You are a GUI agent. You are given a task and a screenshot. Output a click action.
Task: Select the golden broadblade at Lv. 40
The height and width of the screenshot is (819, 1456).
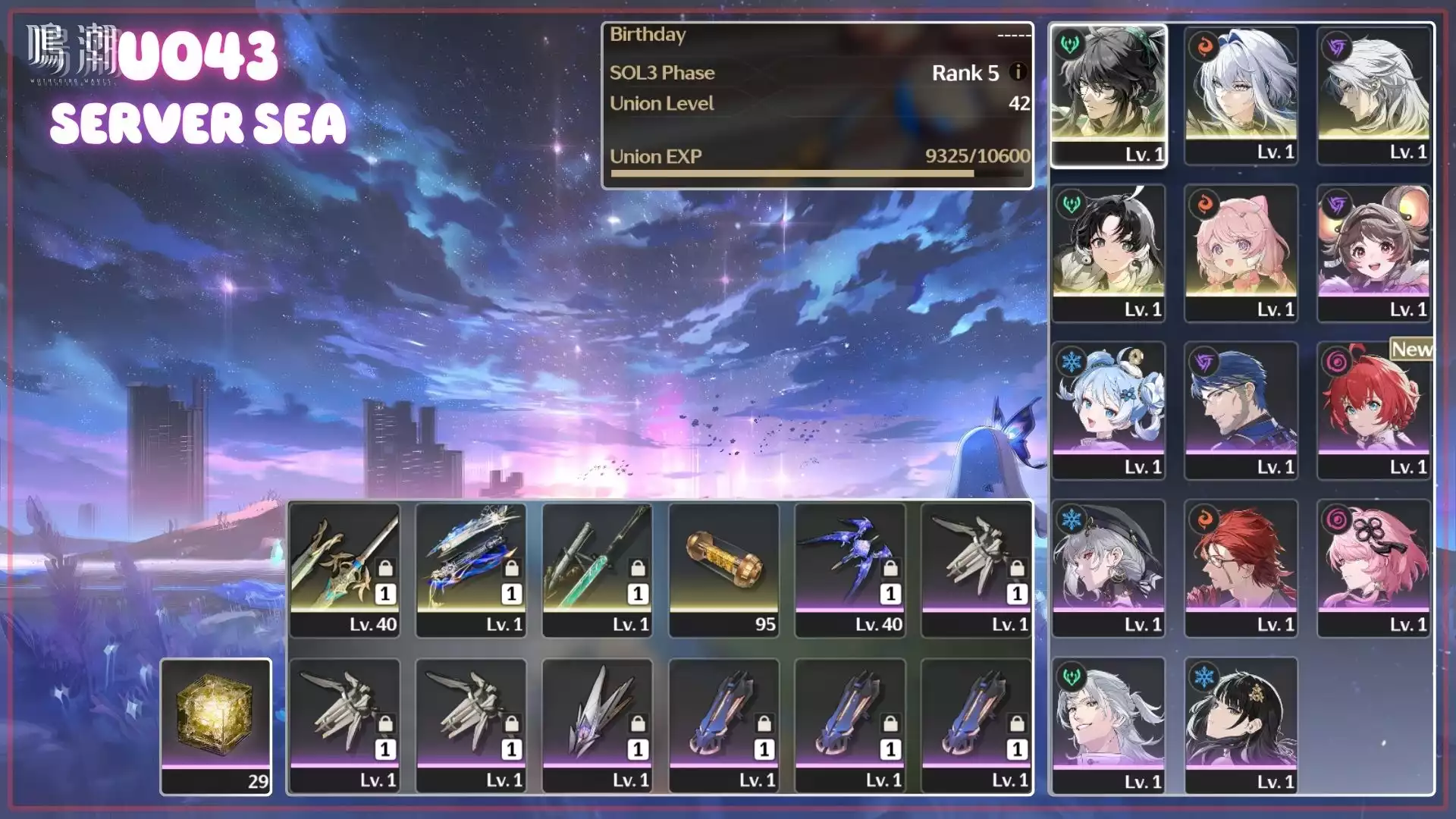345,570
